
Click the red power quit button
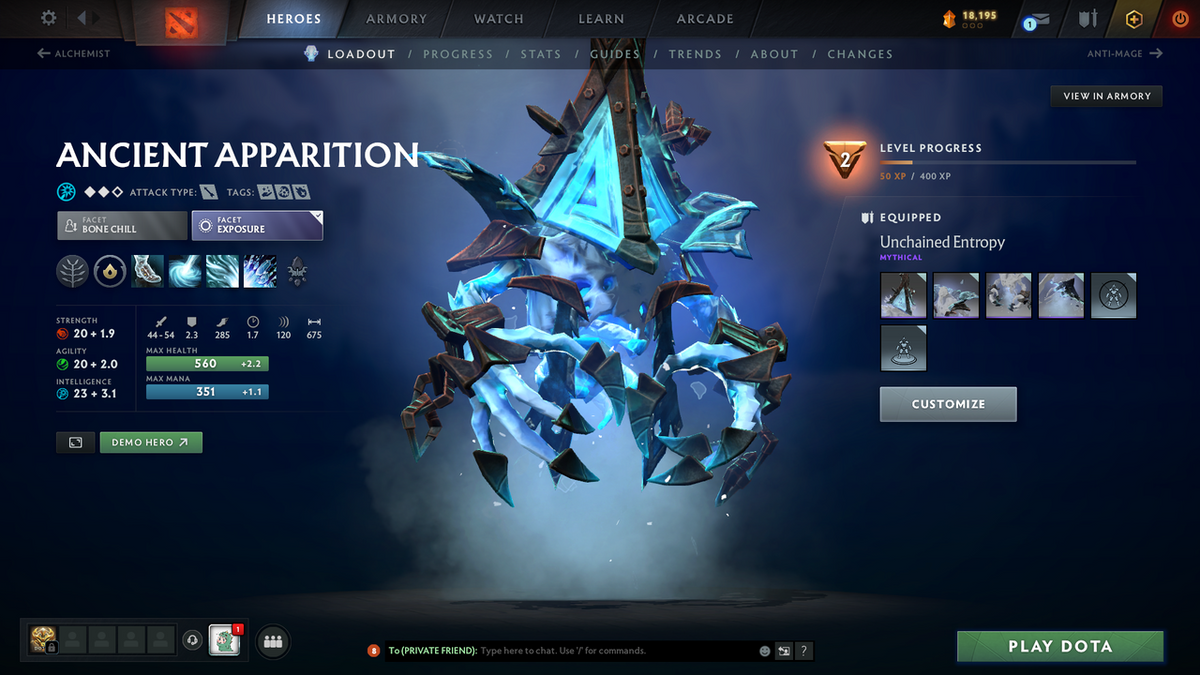coord(1179,19)
